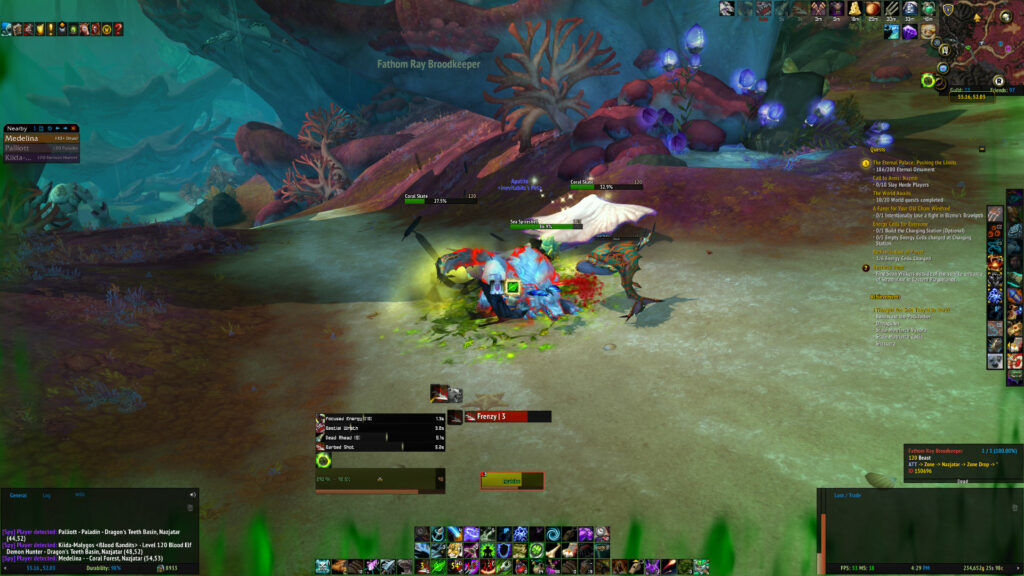This screenshot has width=1024, height=576.
Task: Click the golden bell buff icon
Action: pyautogui.click(x=856, y=9)
